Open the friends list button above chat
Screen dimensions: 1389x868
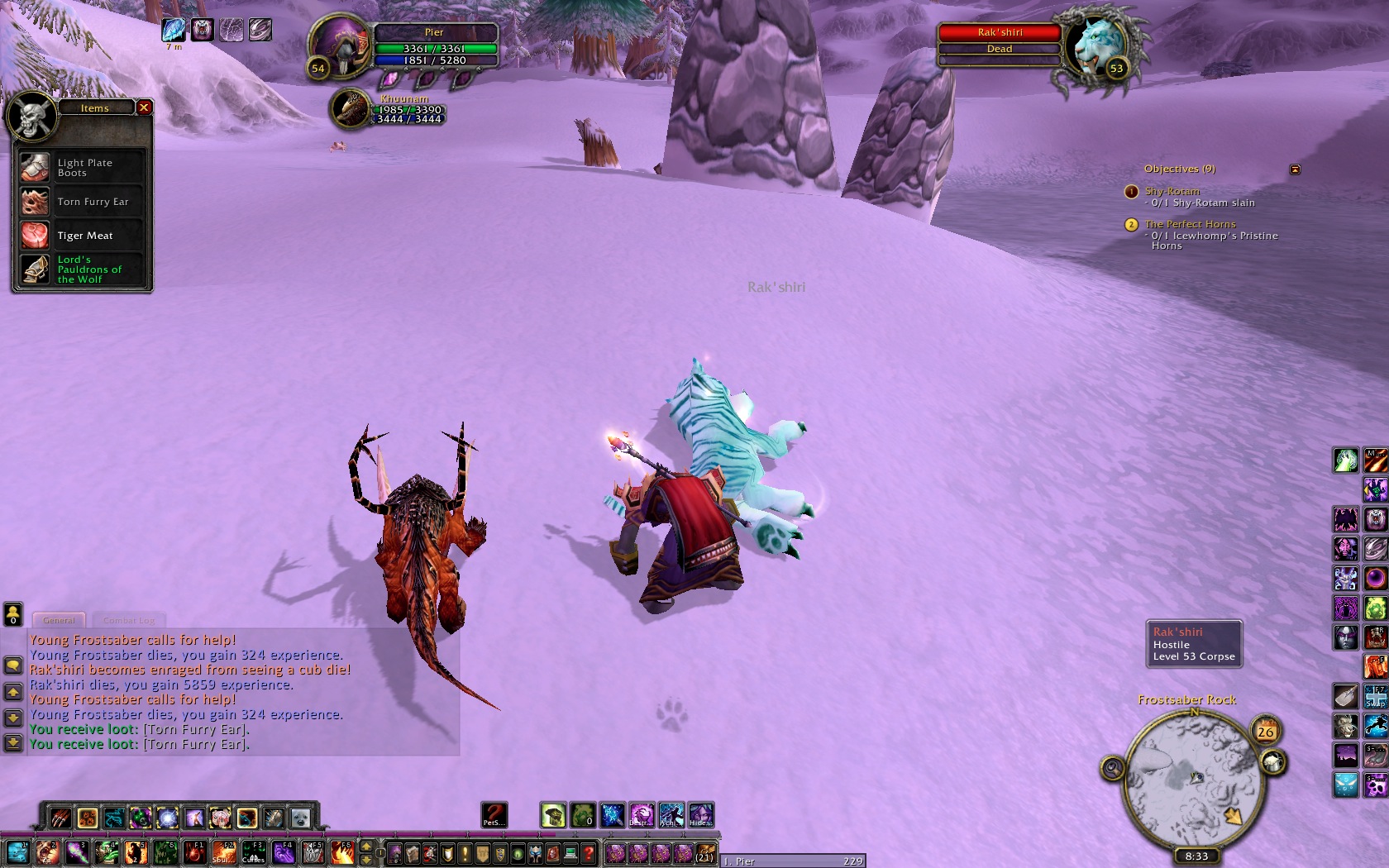click(13, 613)
